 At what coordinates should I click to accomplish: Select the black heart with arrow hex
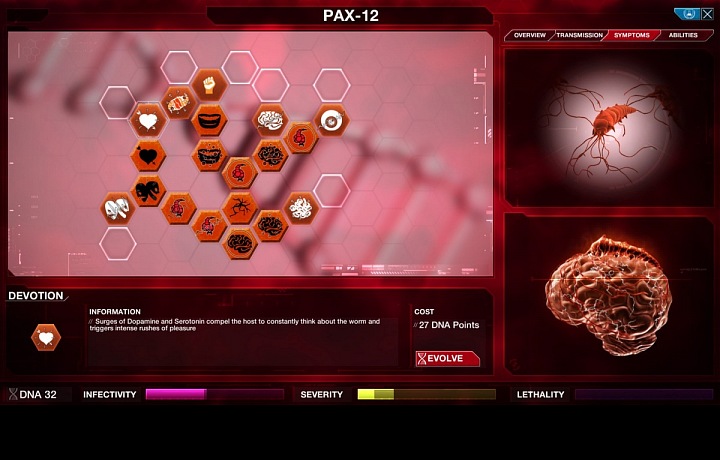click(149, 155)
